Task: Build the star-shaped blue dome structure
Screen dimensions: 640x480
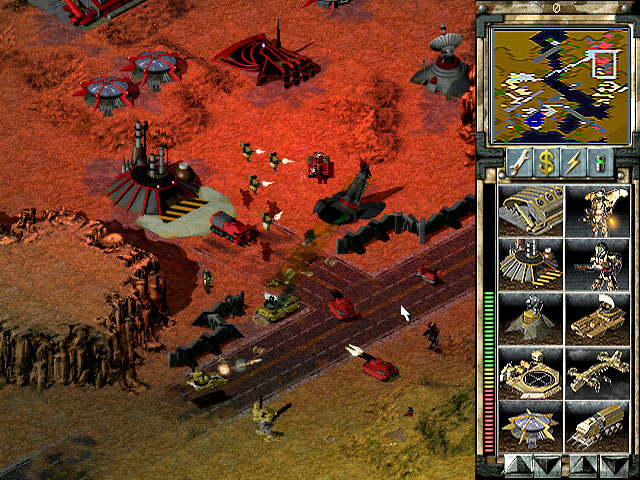Action: click(x=530, y=425)
